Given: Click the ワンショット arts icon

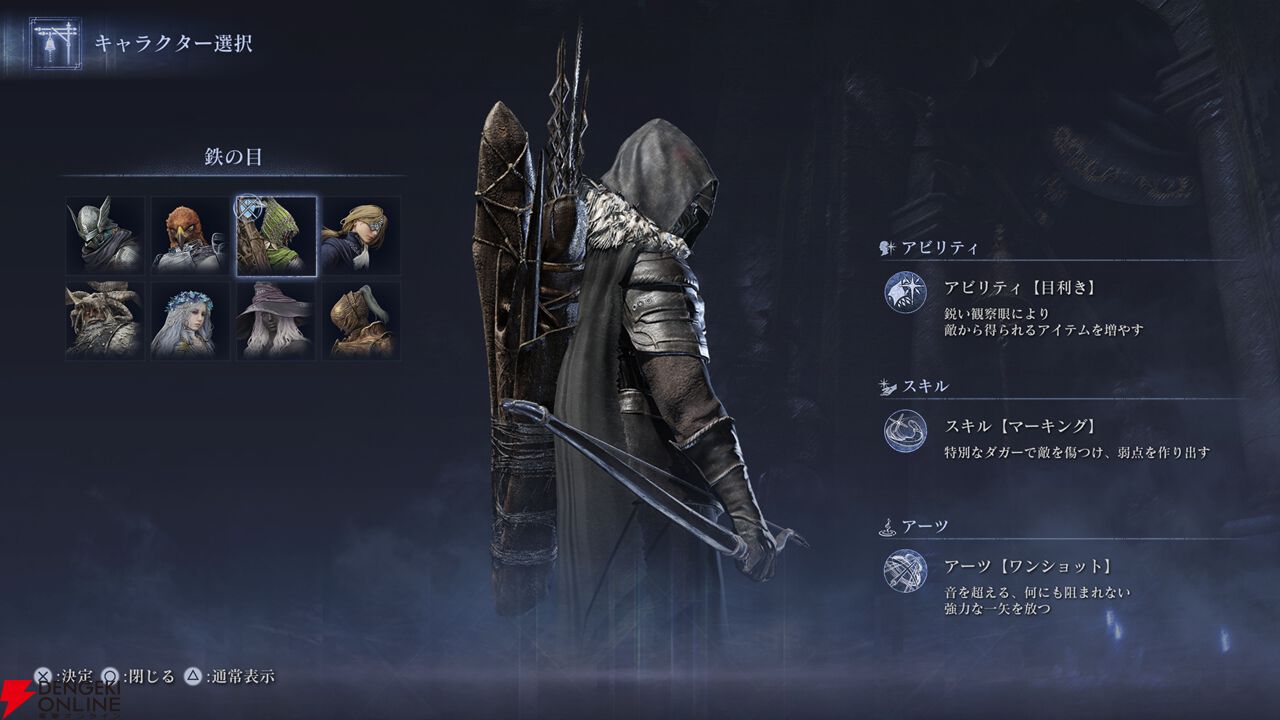Looking at the screenshot, I should point(905,571).
